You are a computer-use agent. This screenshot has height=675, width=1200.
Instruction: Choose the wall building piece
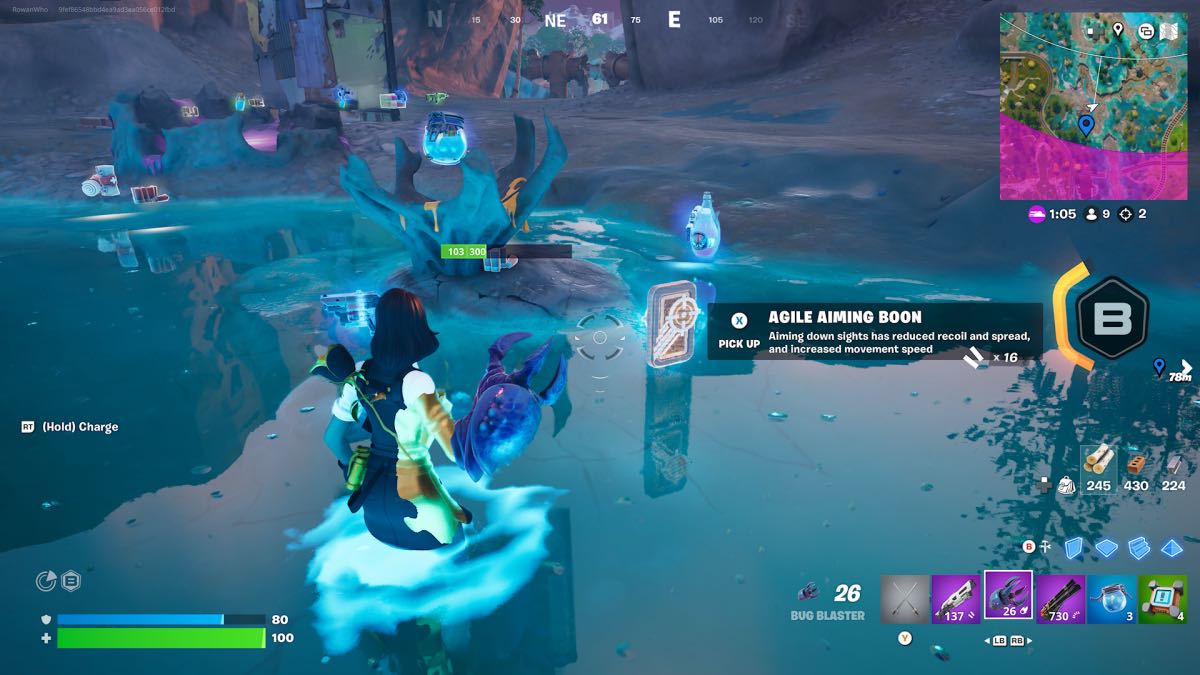coord(1074,547)
